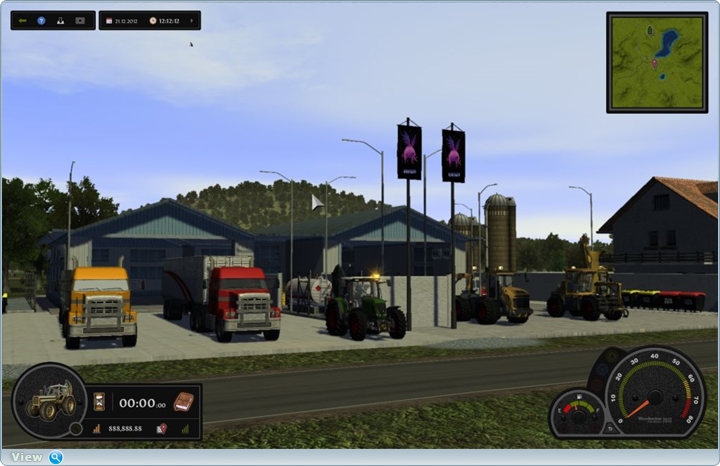Screen dimensions: 720x466
Task: Click the grey camera icon in top bar
Action: coord(80,20)
